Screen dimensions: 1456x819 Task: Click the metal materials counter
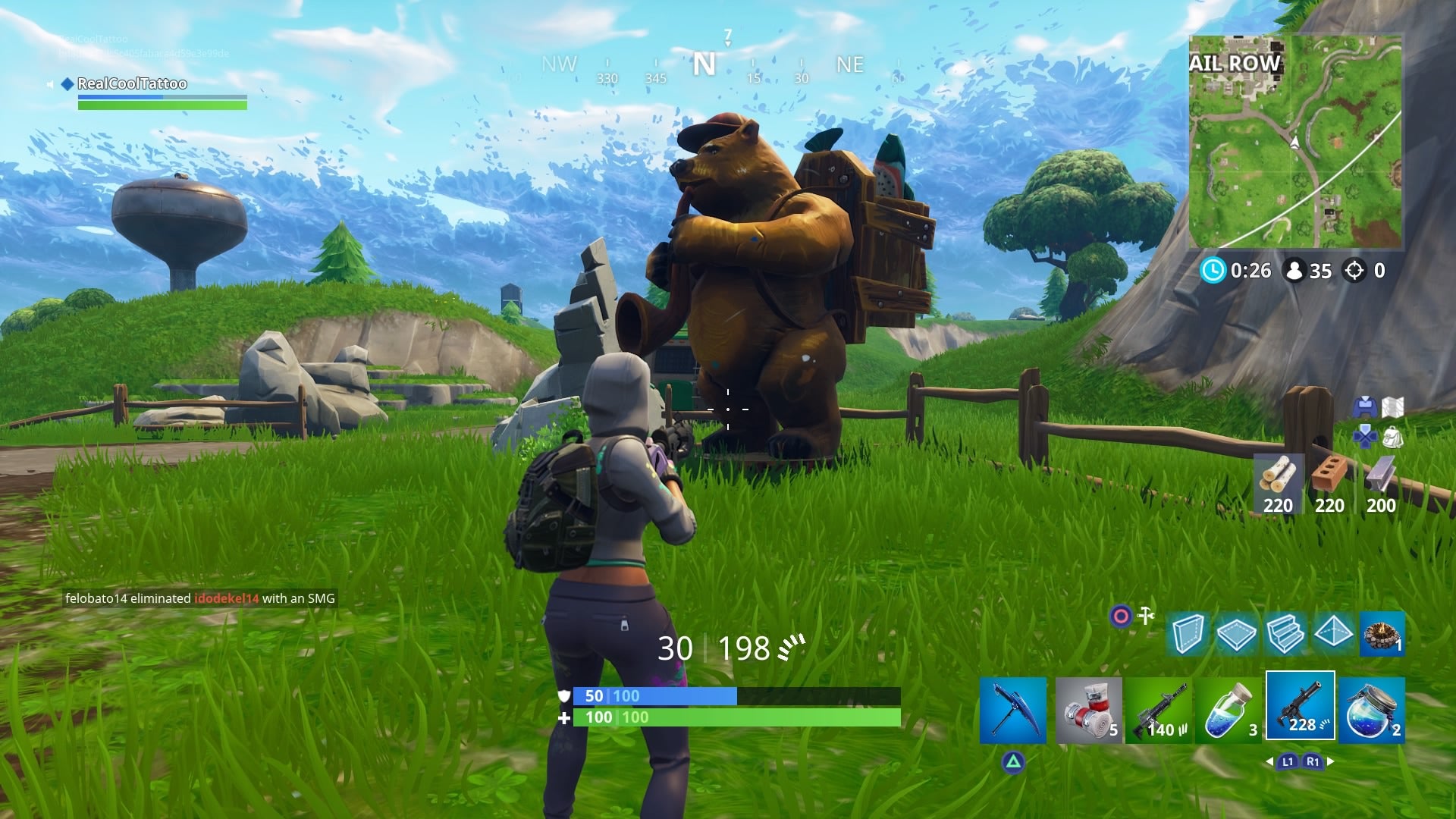click(x=1382, y=503)
